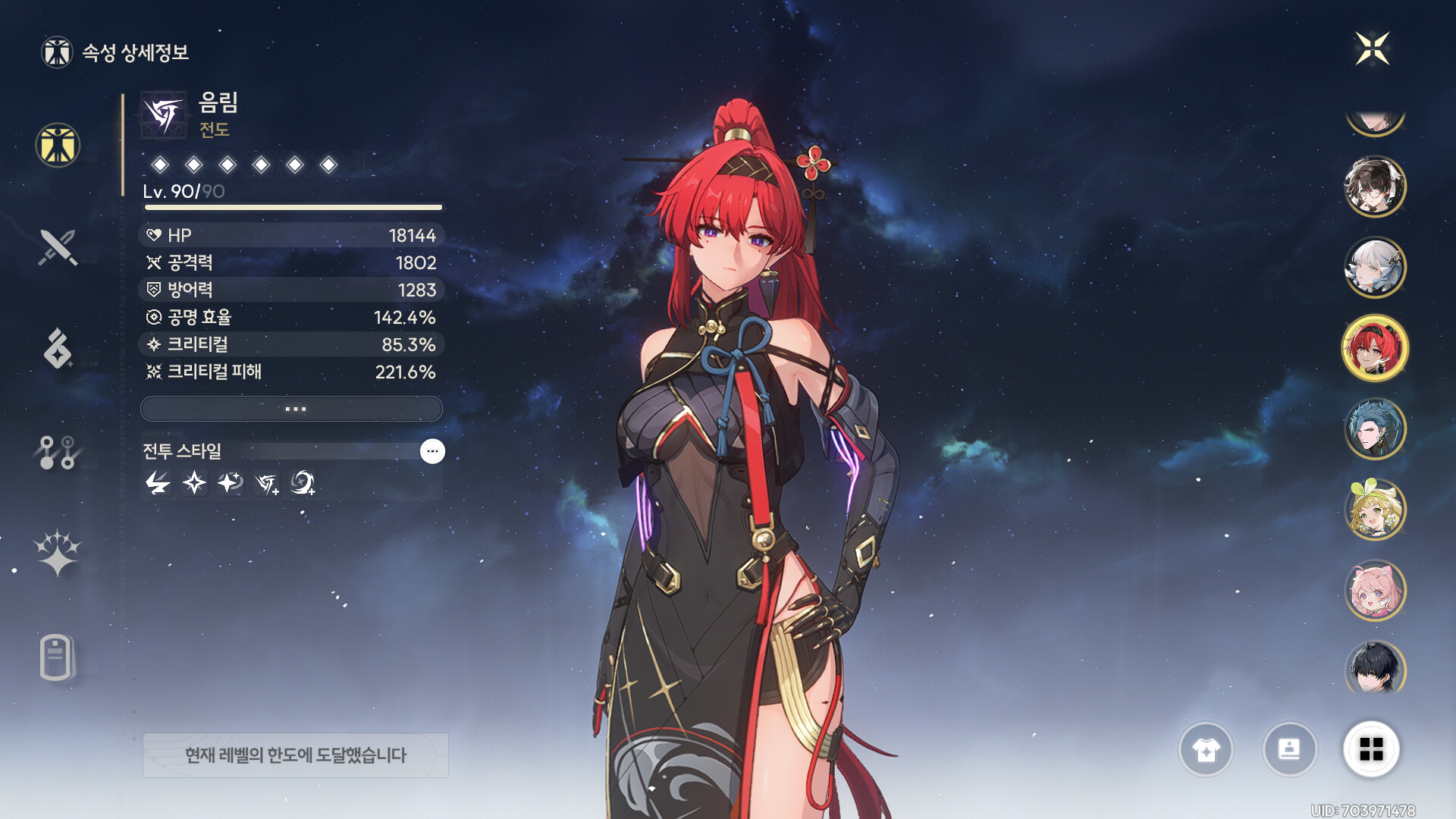
Task: Open the character card portrait button
Action: click(1289, 750)
